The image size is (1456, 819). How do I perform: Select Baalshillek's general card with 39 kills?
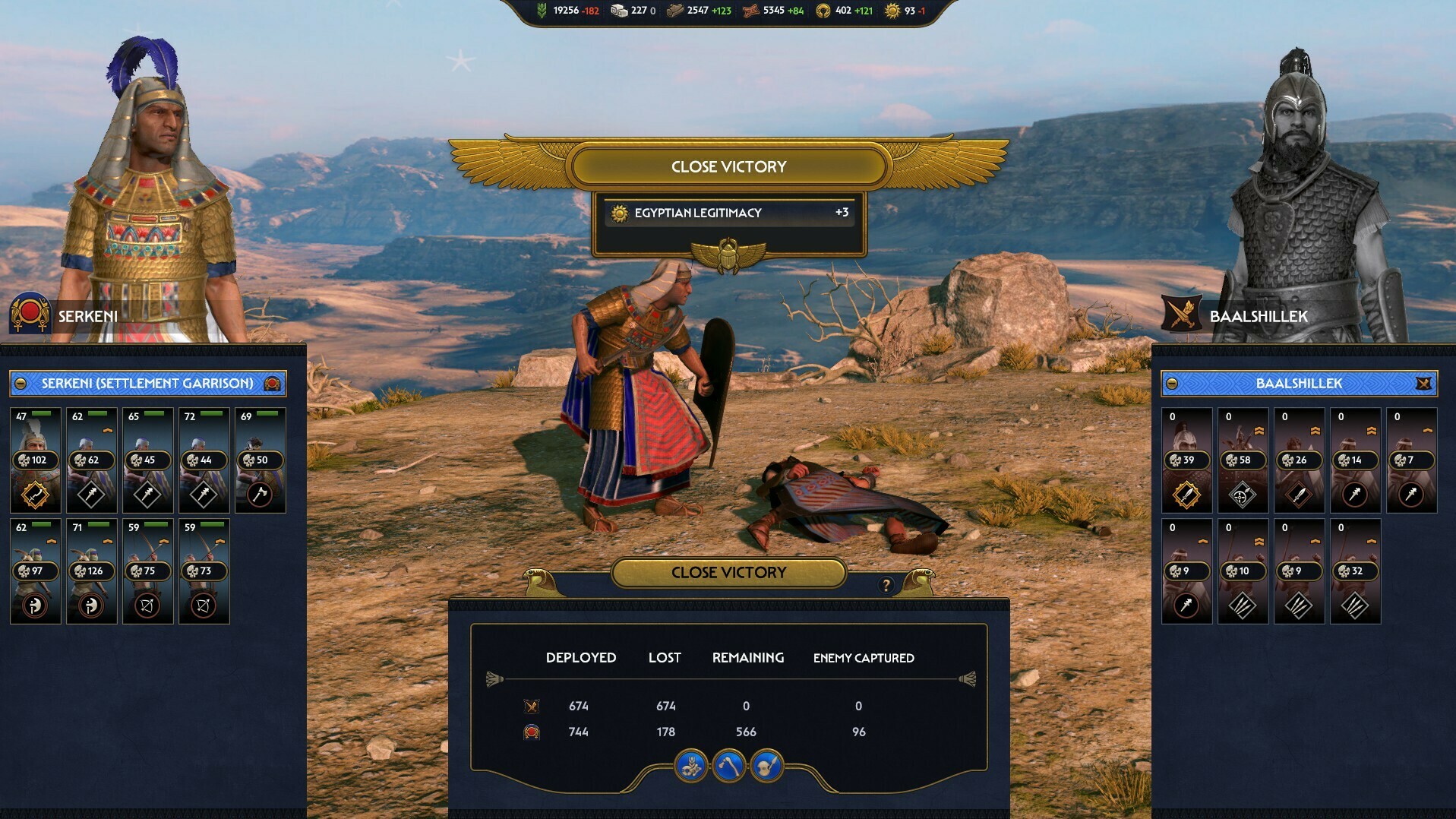1186,460
